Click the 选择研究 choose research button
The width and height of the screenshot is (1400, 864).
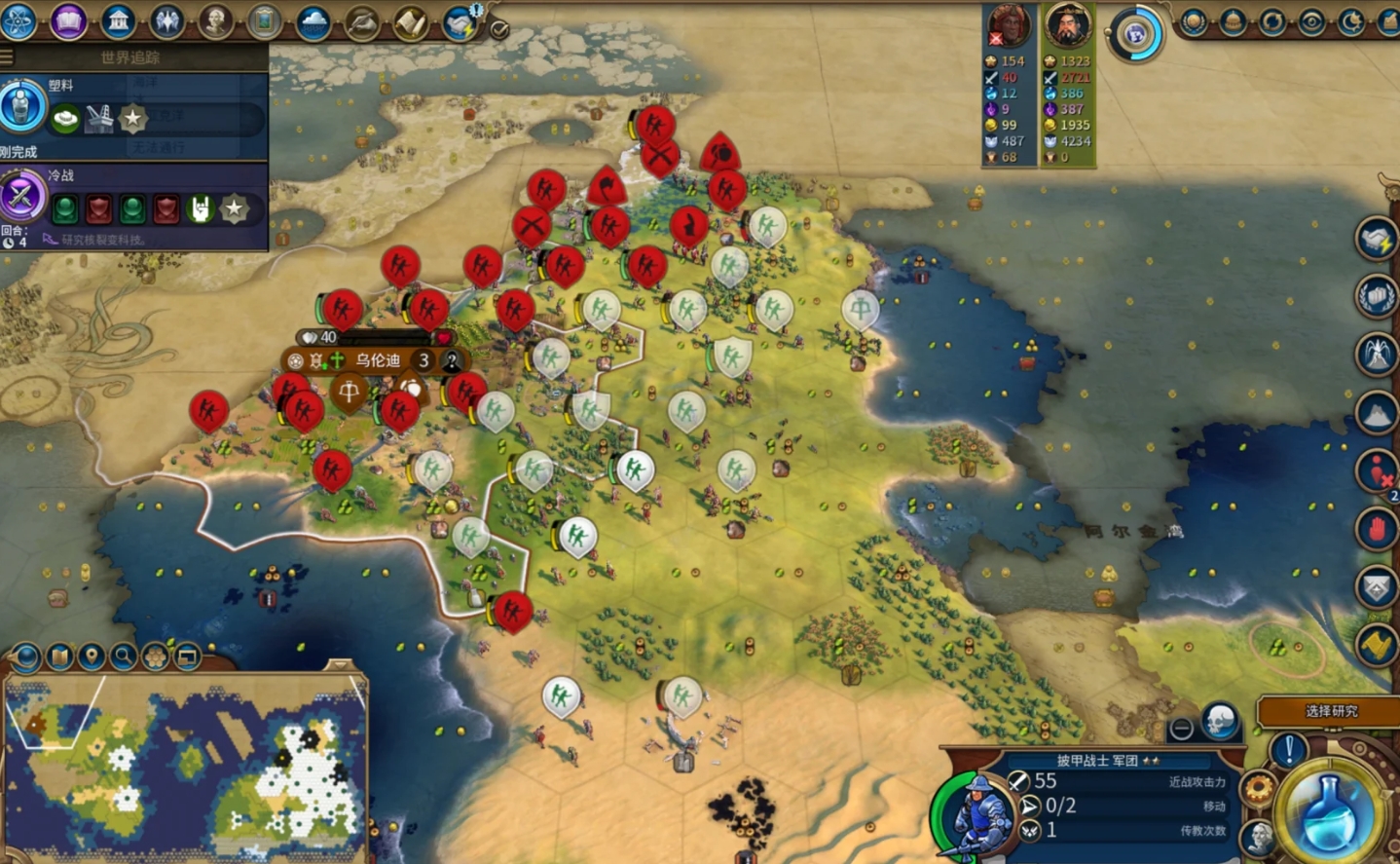coord(1330,711)
